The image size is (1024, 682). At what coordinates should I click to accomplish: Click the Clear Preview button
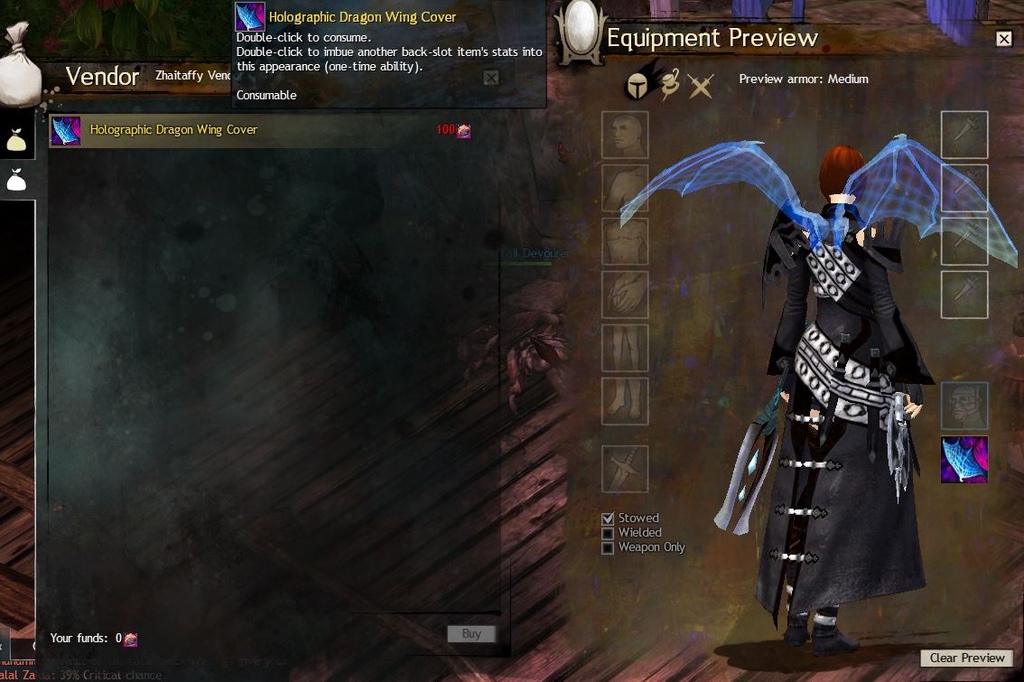[x=966, y=658]
